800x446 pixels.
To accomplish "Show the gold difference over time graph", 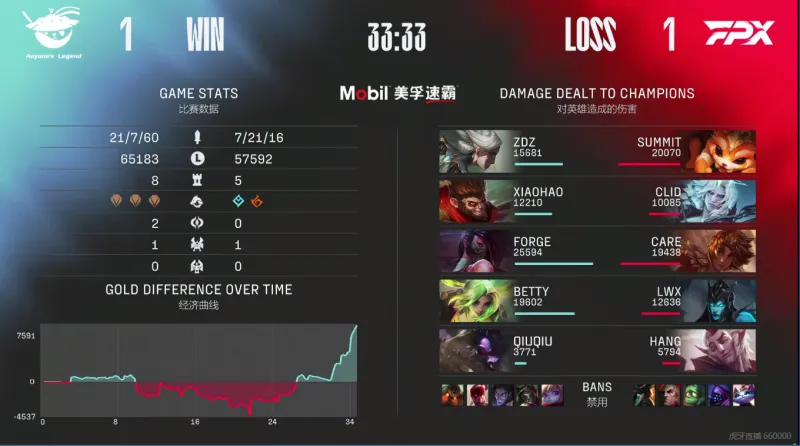I will 199,368.
